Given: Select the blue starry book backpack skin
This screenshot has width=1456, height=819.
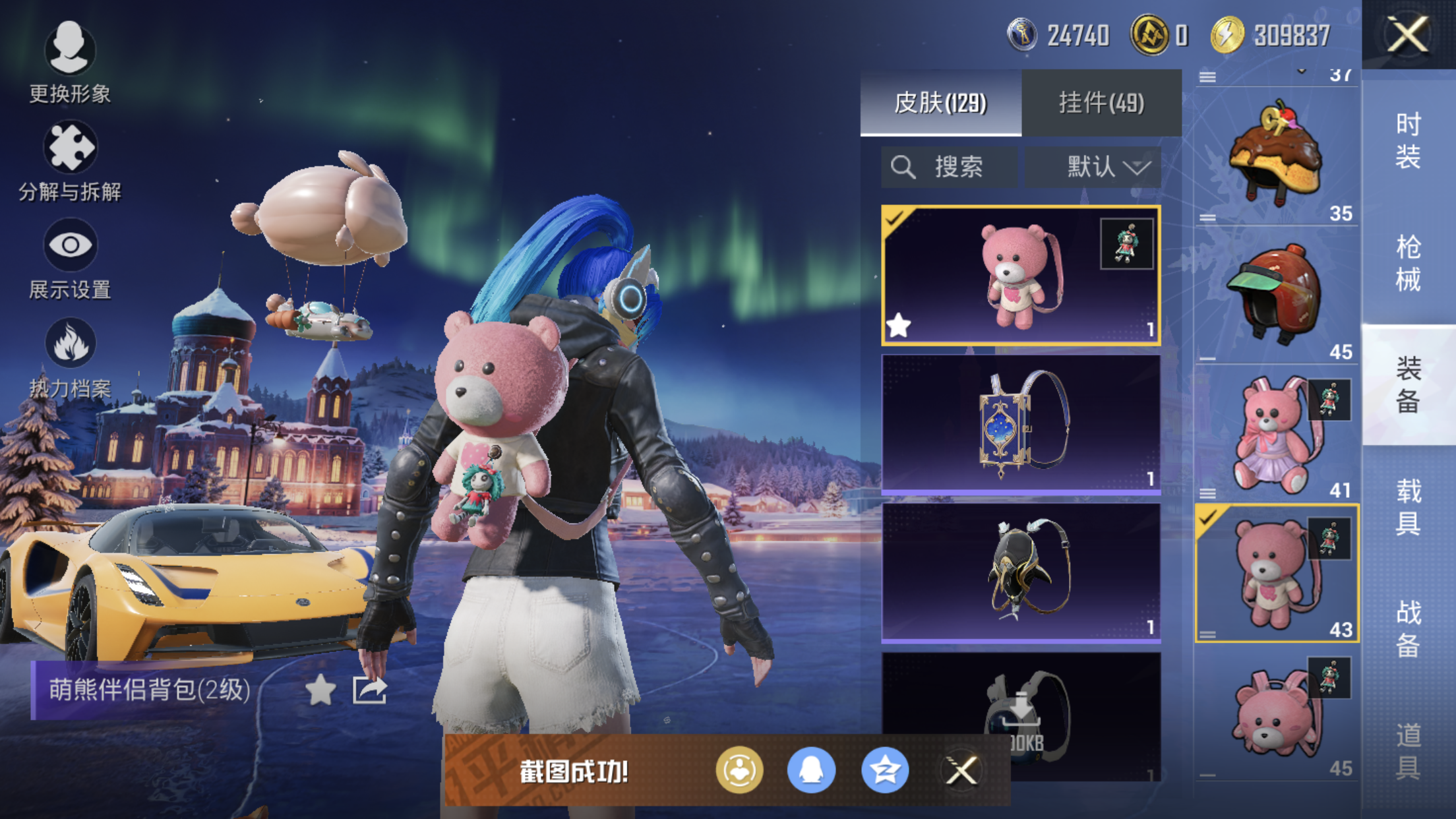Looking at the screenshot, I should coord(1021,424).
